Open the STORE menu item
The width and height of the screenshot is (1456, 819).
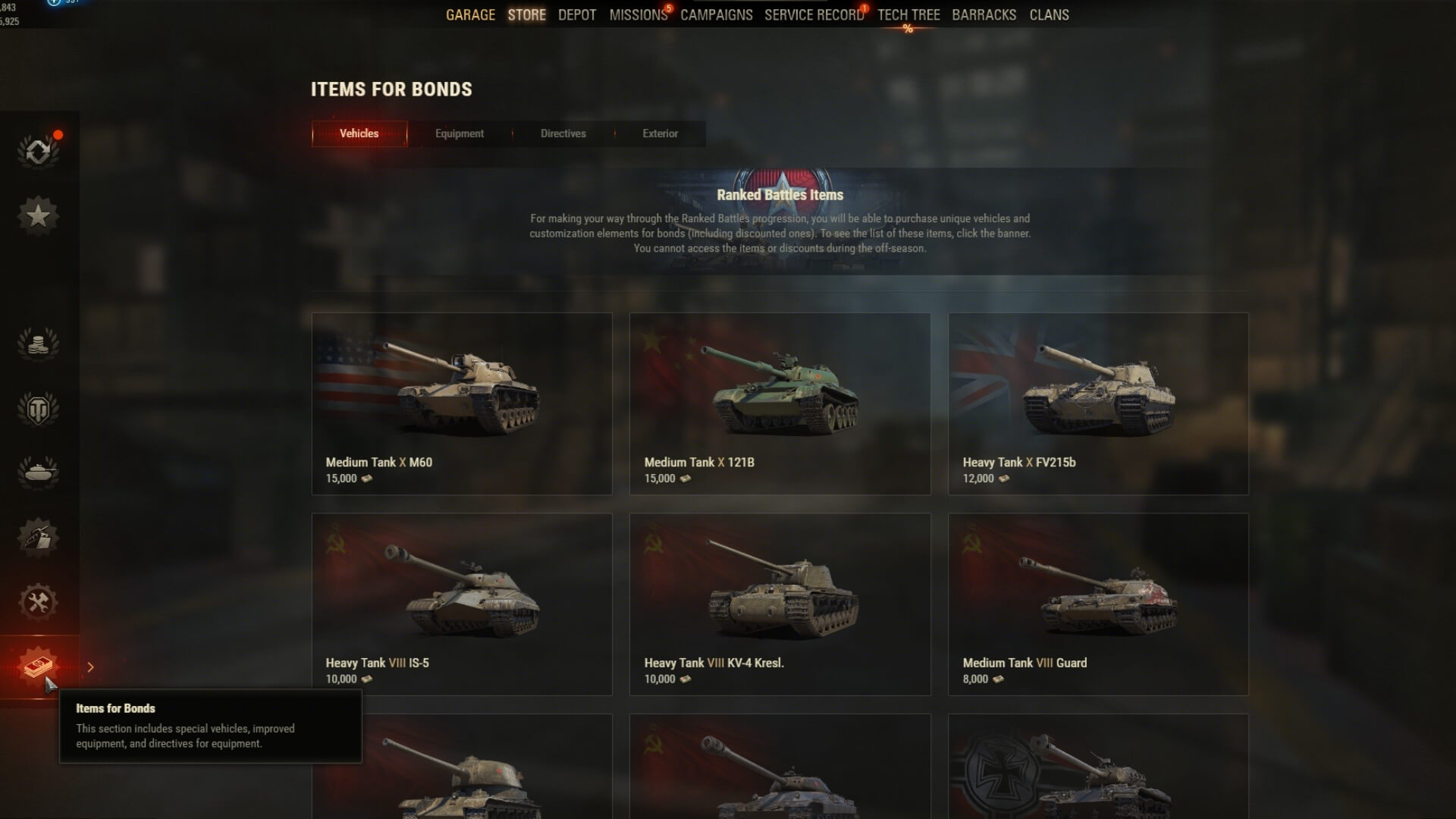pyautogui.click(x=526, y=14)
